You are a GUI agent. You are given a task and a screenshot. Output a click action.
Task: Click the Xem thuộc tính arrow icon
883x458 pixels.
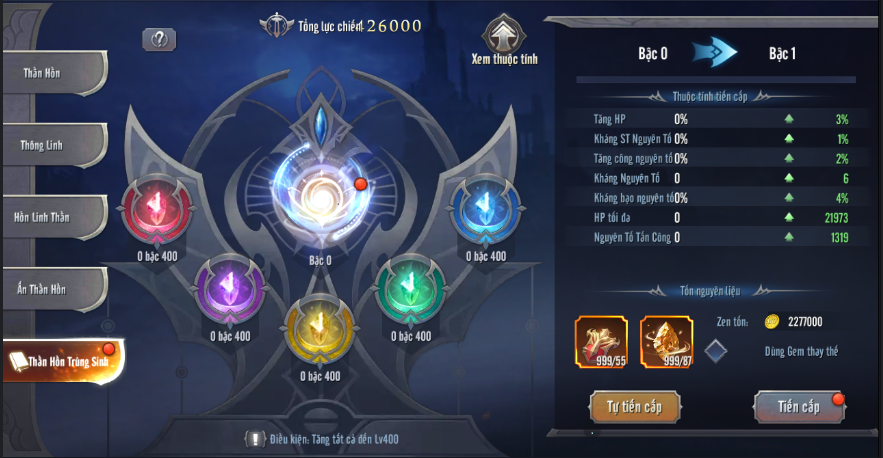pos(504,34)
